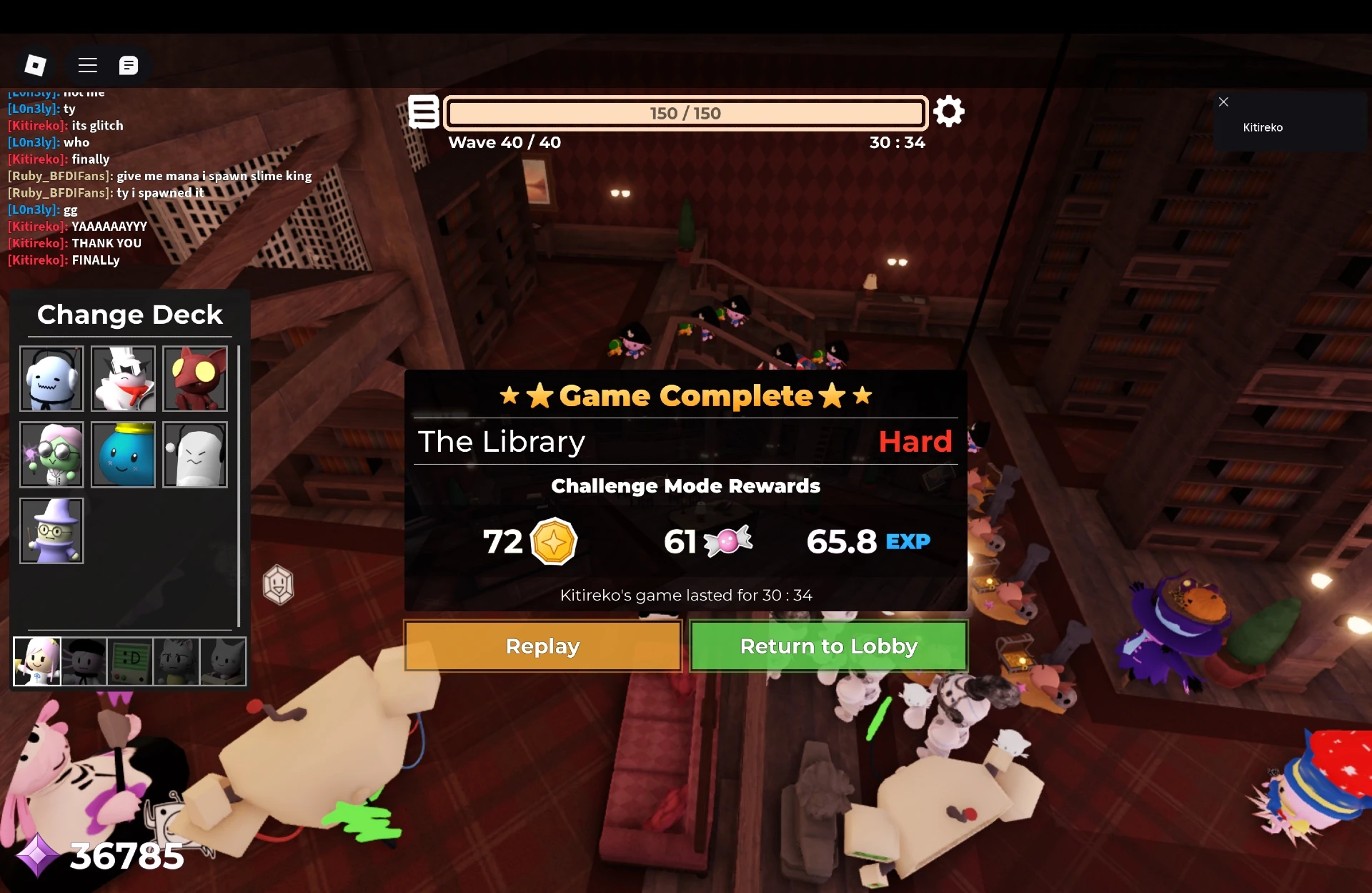Open the Roblox menu icon

[87, 65]
